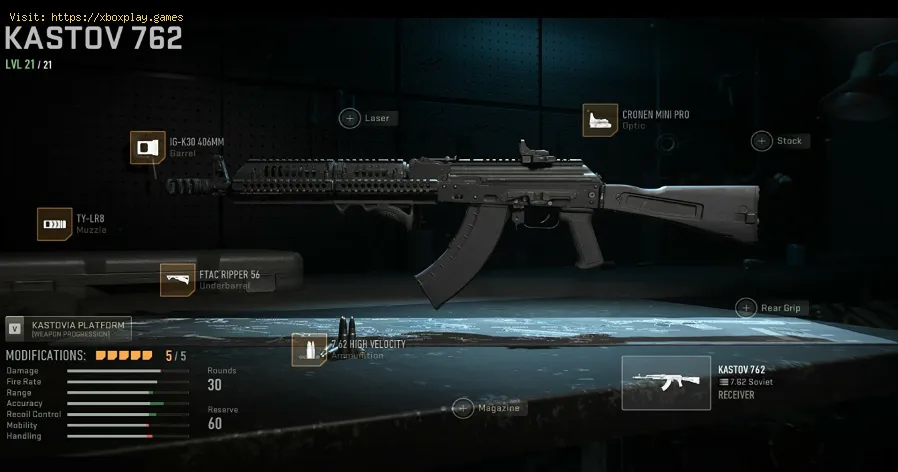Add a Rear Grip attachment
This screenshot has width=898, height=472.
(x=746, y=308)
